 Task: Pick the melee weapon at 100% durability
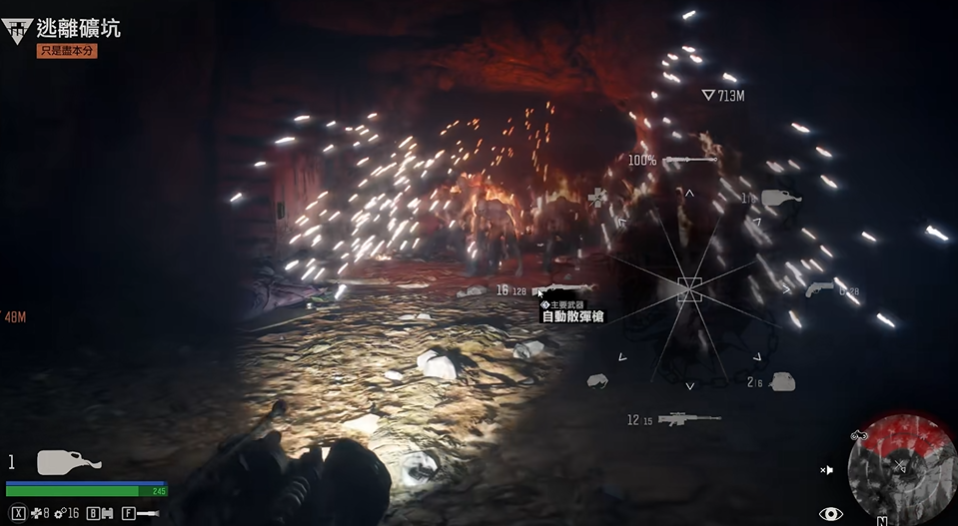pos(689,160)
